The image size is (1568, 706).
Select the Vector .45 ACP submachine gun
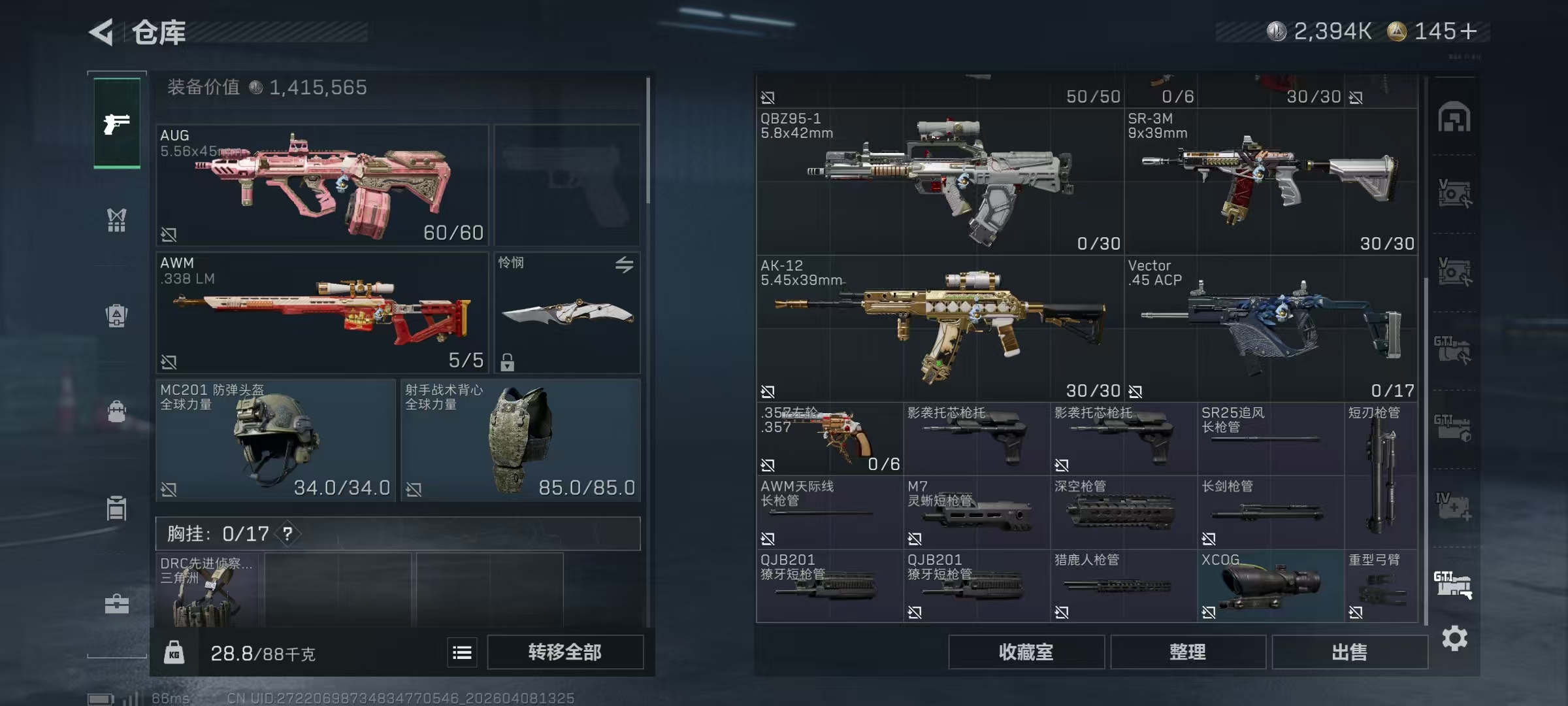click(1271, 329)
